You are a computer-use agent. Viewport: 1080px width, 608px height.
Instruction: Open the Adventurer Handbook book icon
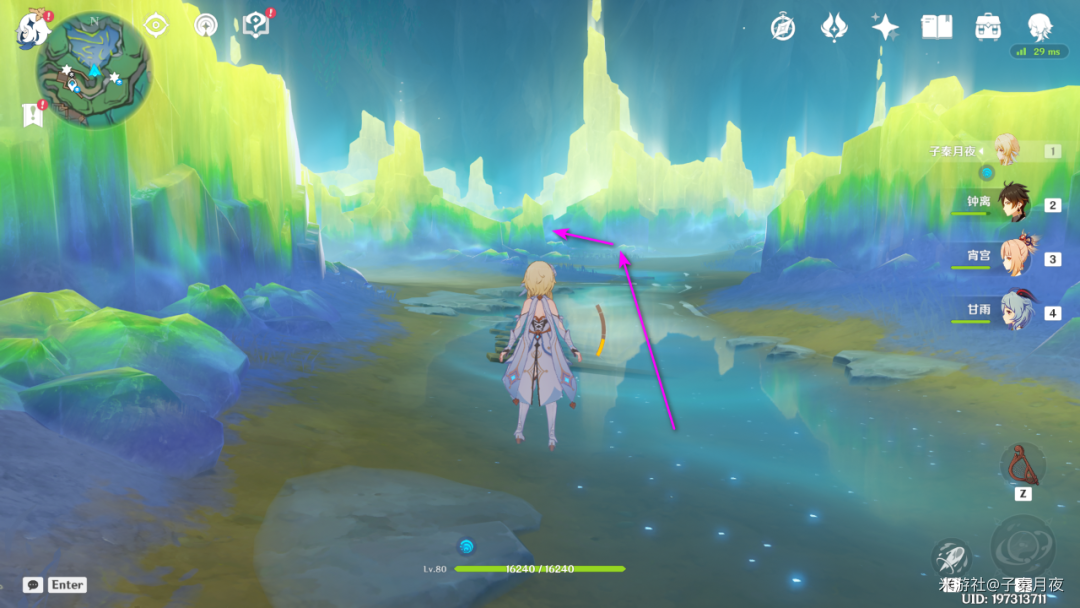[x=937, y=27]
